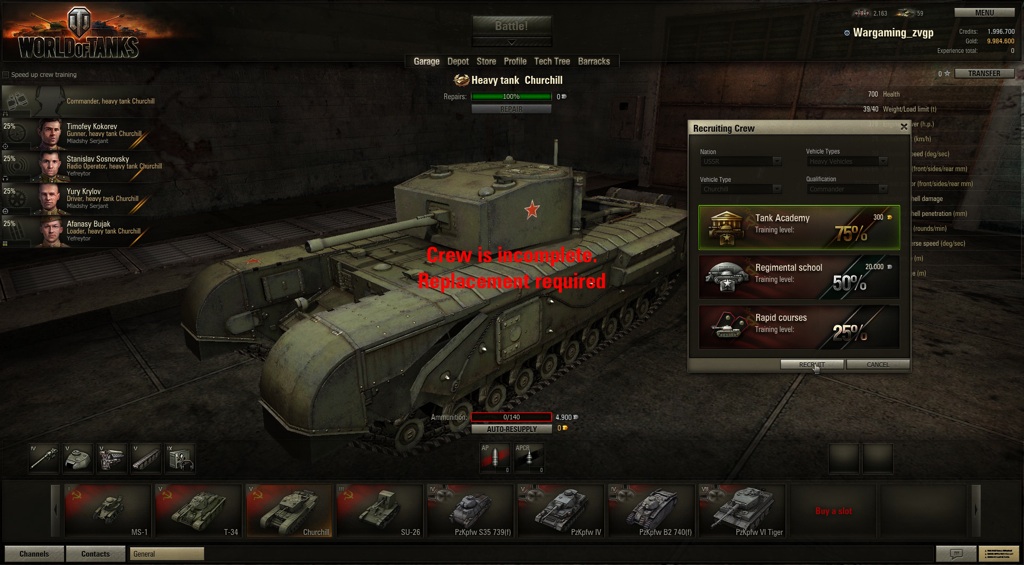The height and width of the screenshot is (565, 1024).
Task: Show the Profile tab
Action: [515, 61]
